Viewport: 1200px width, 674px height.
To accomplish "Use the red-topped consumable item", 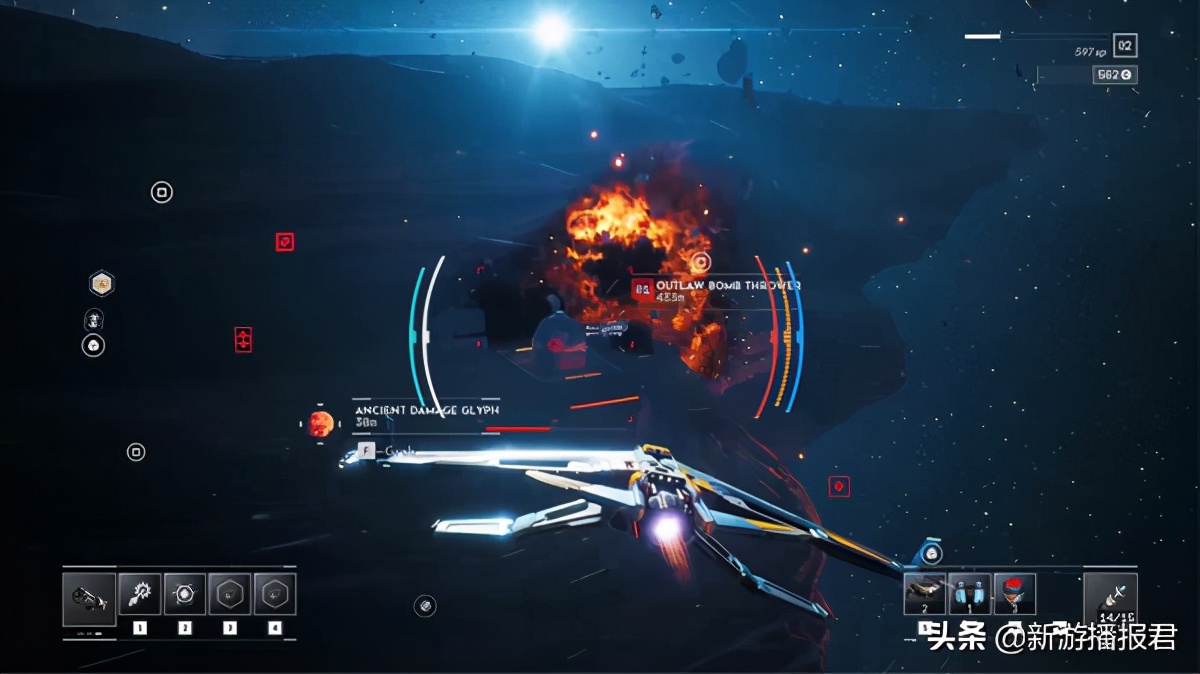I will tap(1014, 594).
